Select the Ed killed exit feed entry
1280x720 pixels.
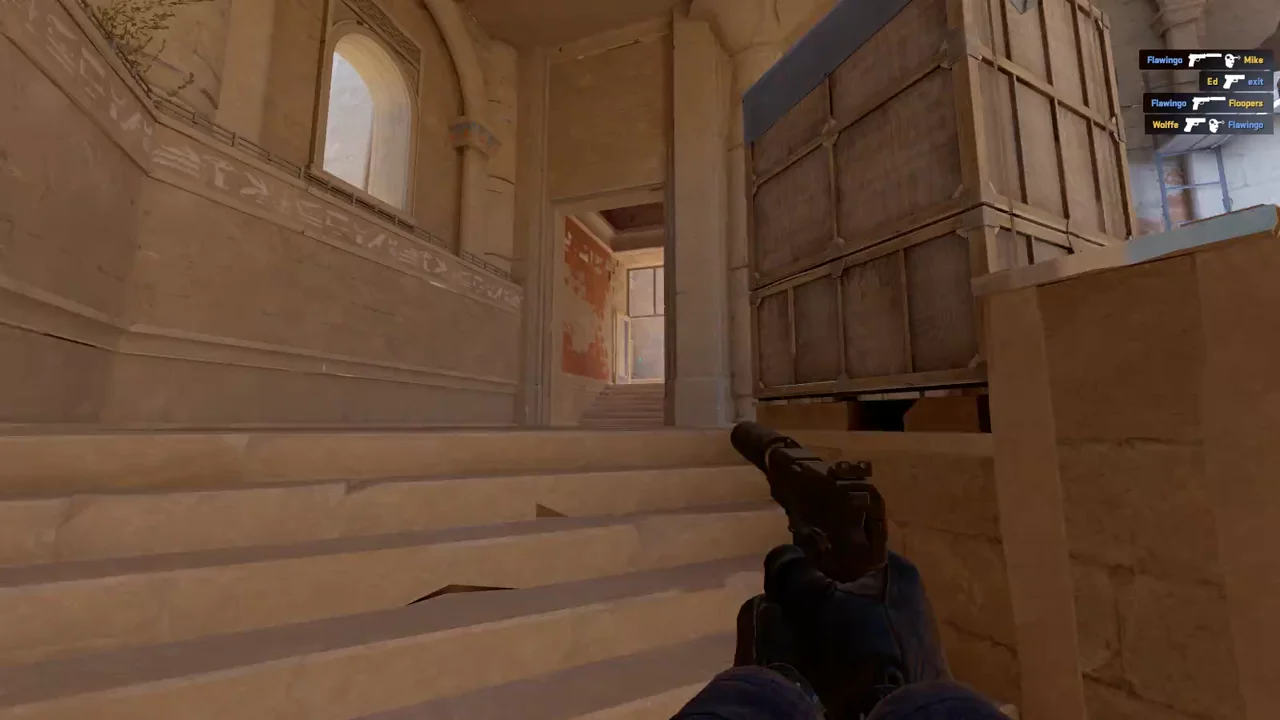[x=1236, y=81]
